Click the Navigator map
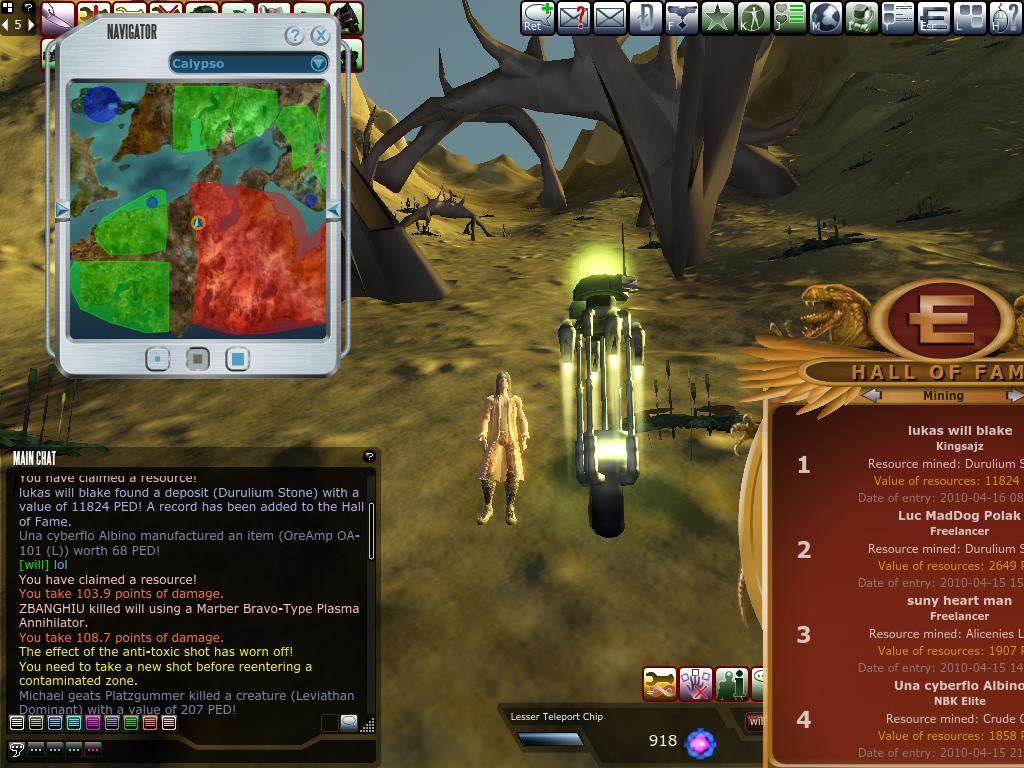This screenshot has height=768, width=1024. (198, 210)
